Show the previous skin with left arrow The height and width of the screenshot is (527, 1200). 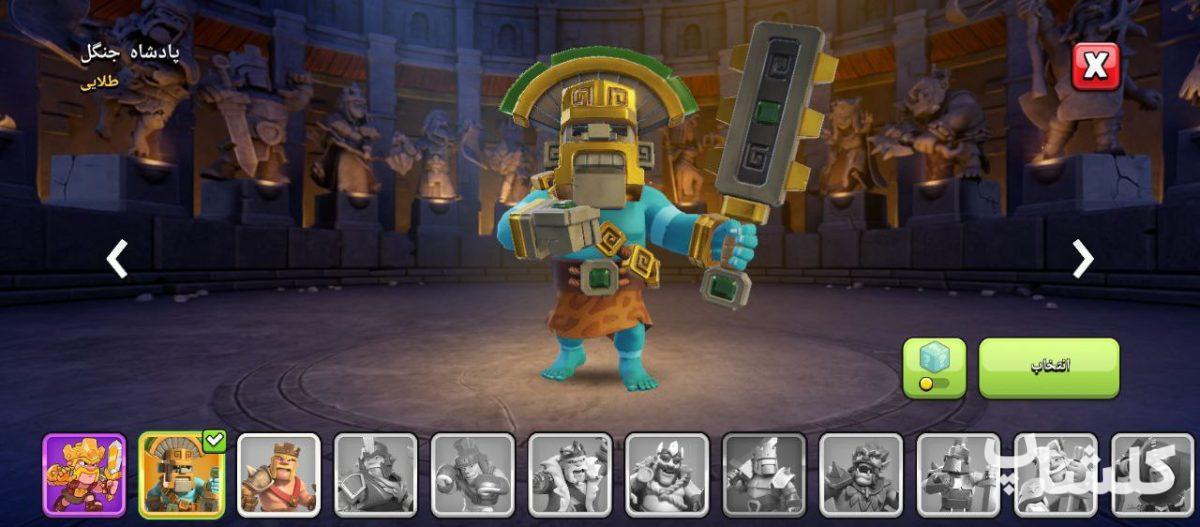117,259
